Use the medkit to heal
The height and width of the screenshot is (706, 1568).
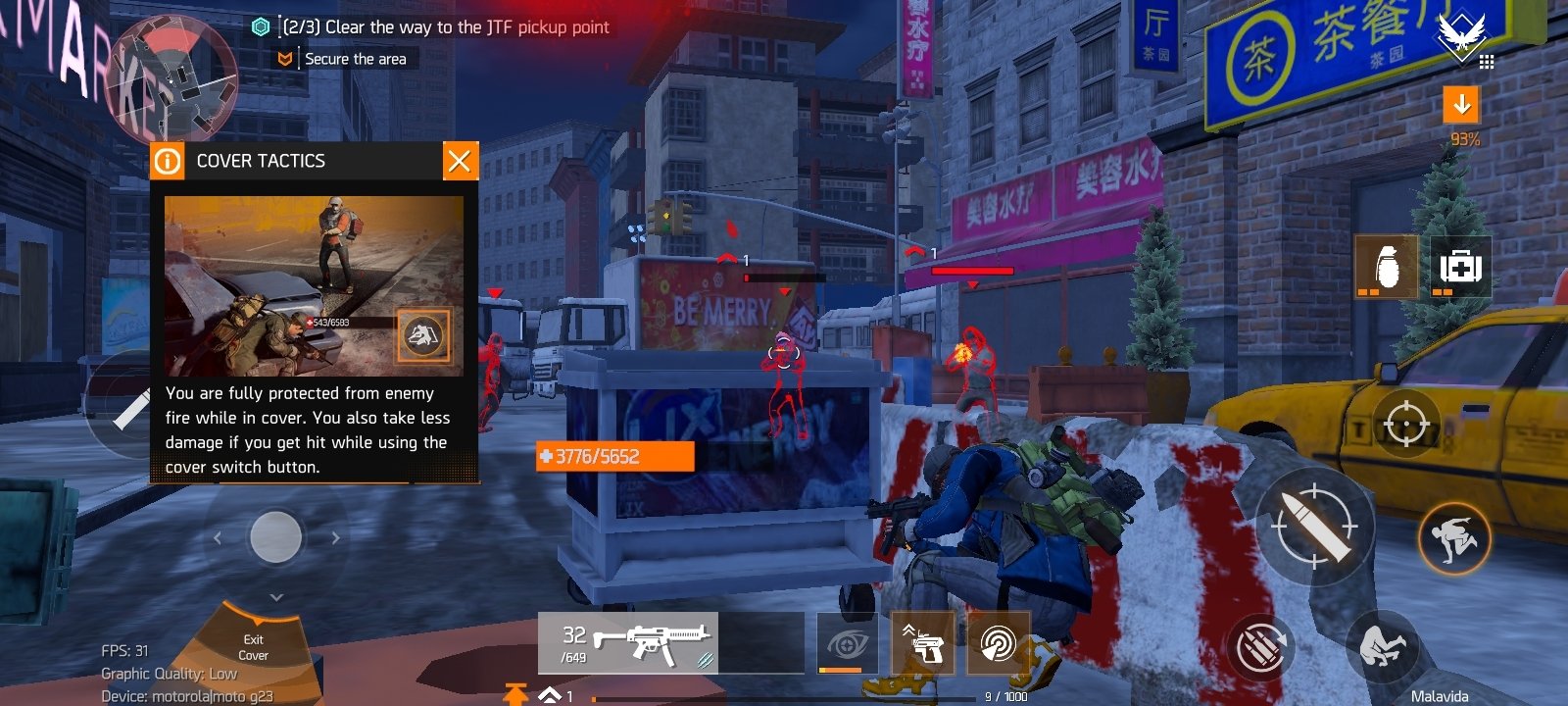(x=1460, y=266)
